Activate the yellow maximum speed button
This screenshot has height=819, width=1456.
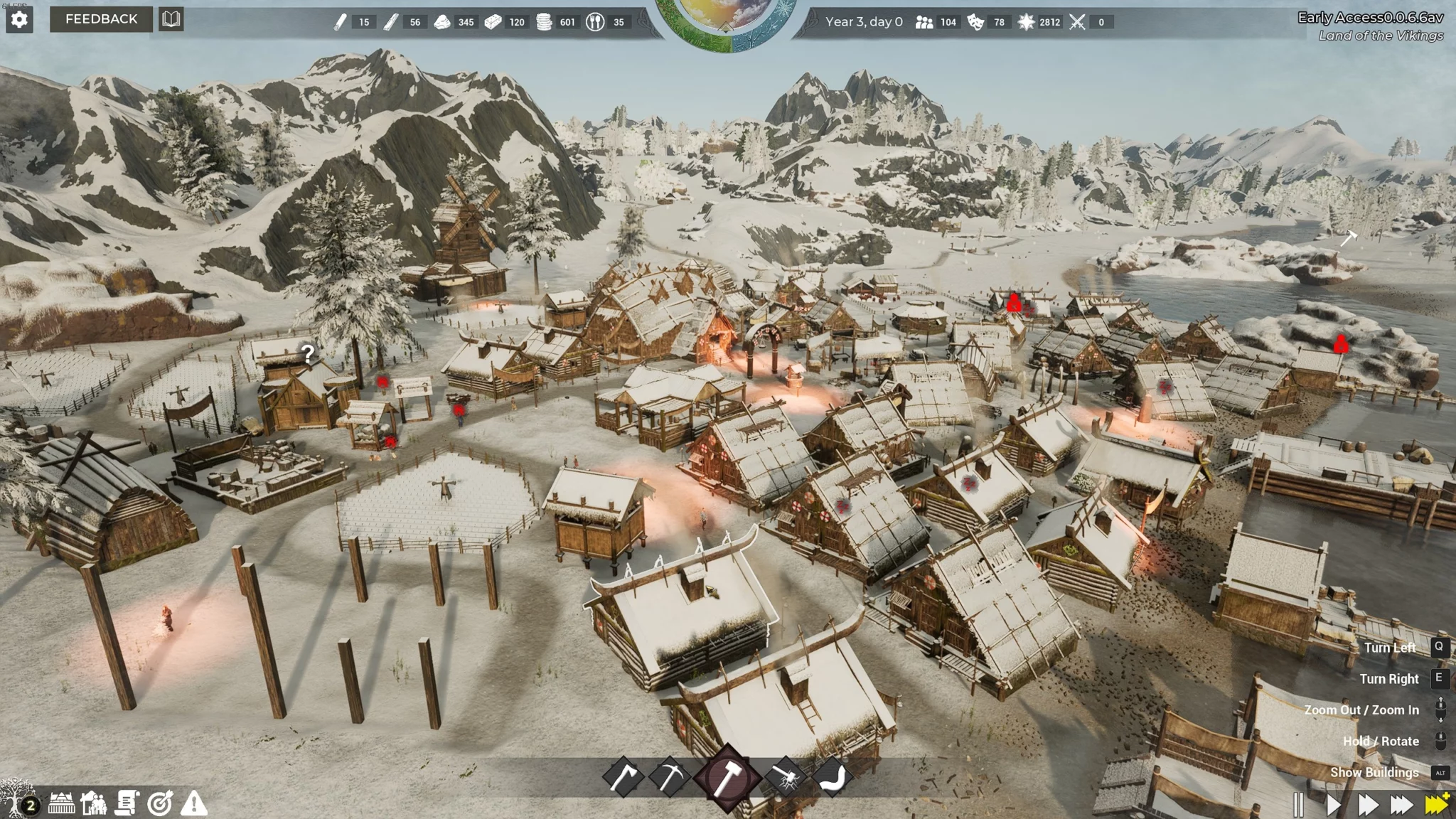(1437, 804)
